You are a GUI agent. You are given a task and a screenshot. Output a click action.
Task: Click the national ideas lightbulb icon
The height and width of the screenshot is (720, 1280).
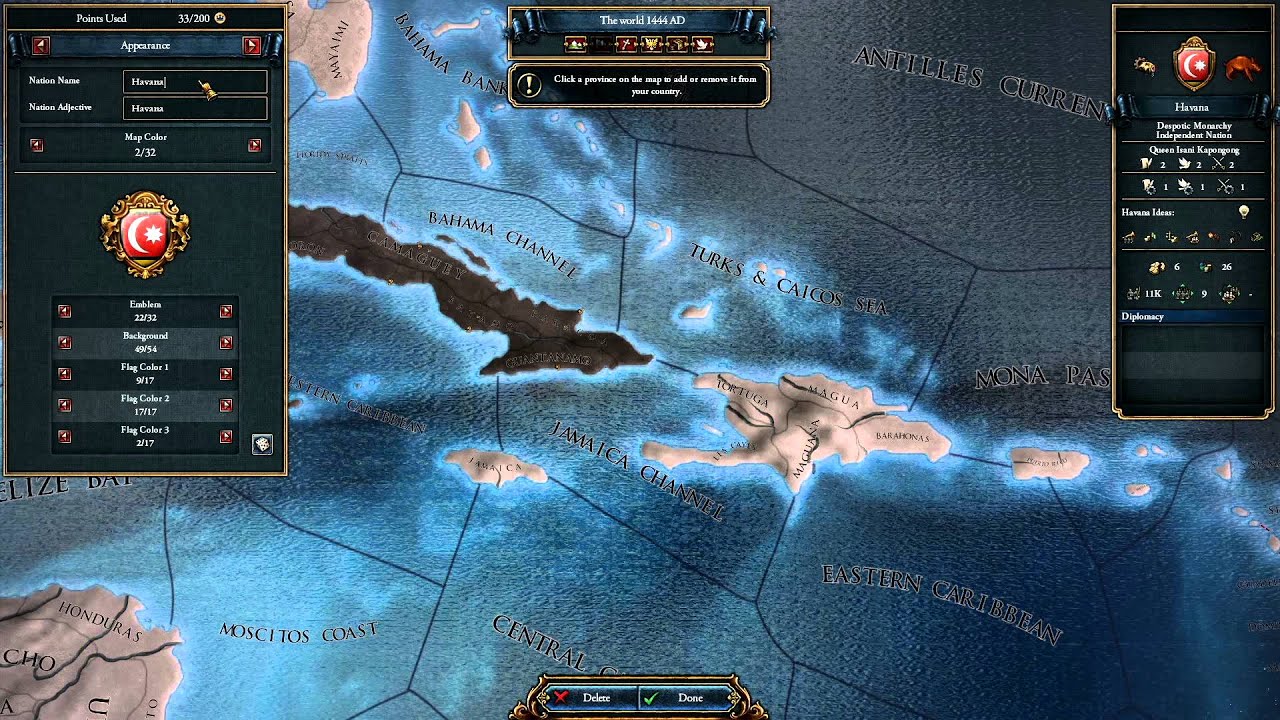[1245, 212]
